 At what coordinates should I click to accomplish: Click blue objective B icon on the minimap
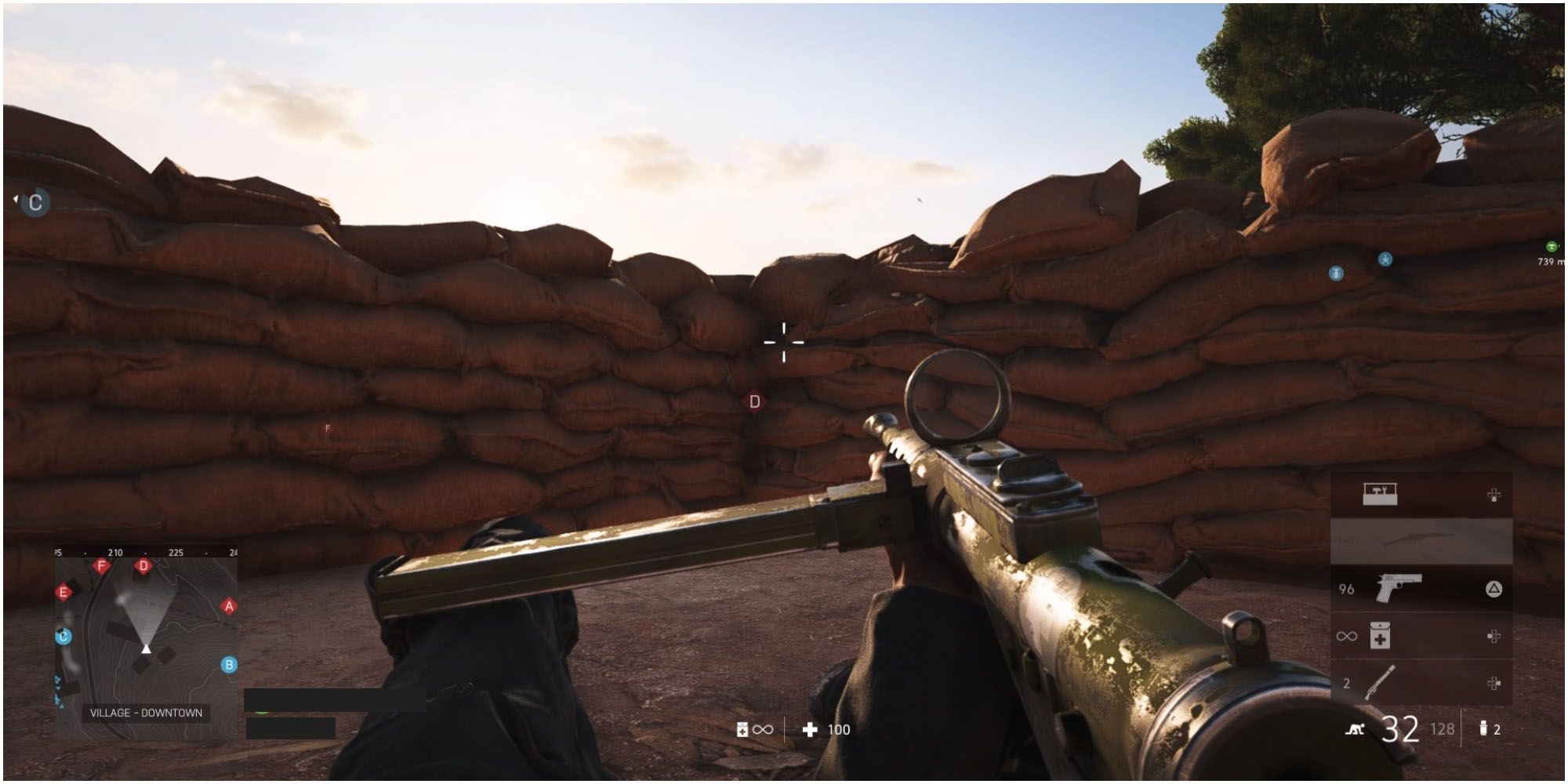click(229, 664)
